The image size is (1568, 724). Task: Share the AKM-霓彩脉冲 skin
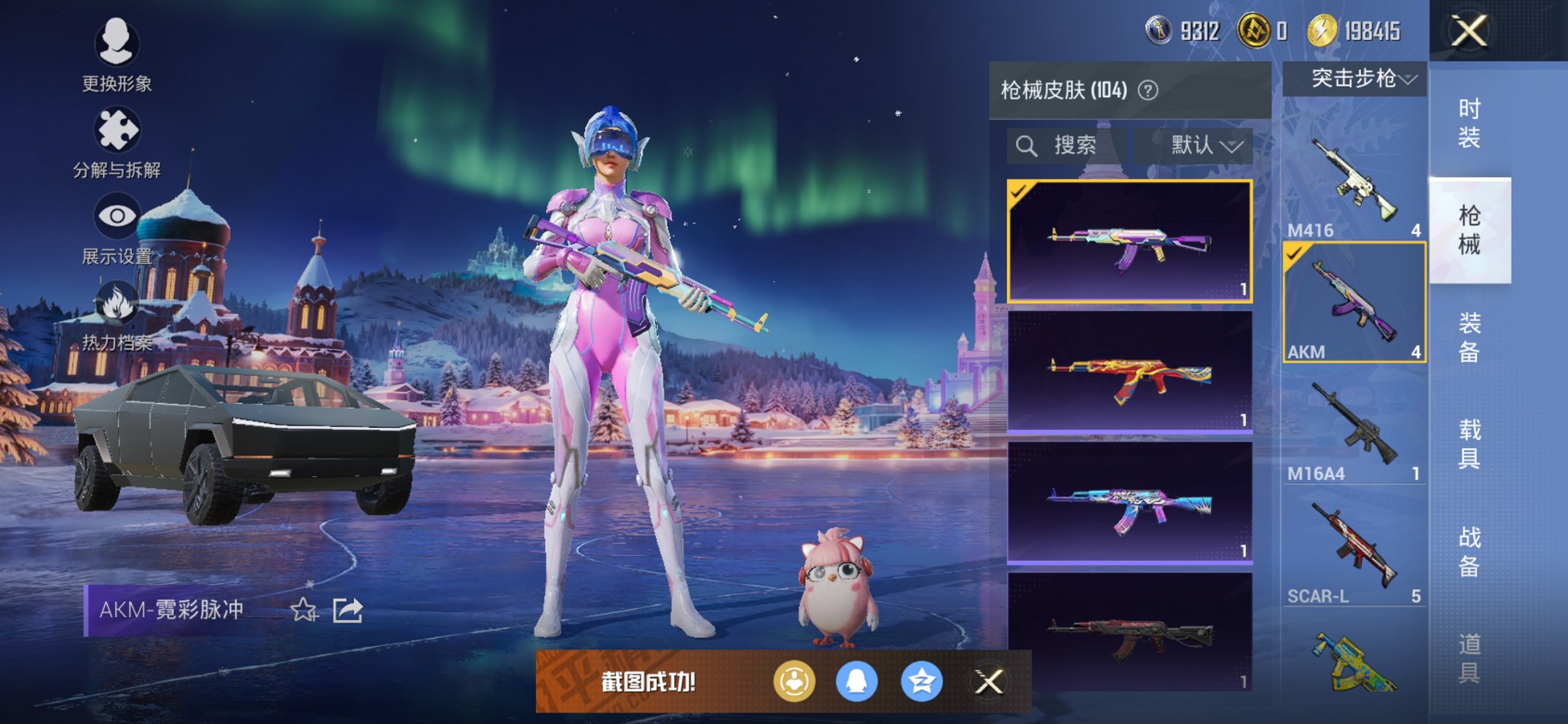click(x=348, y=610)
